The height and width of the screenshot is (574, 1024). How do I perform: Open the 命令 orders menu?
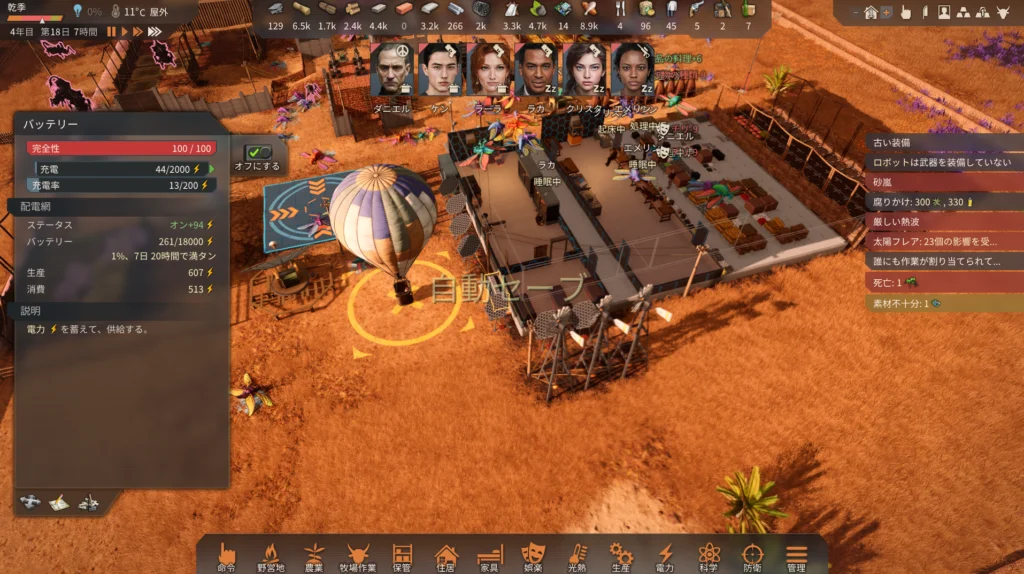[x=227, y=555]
